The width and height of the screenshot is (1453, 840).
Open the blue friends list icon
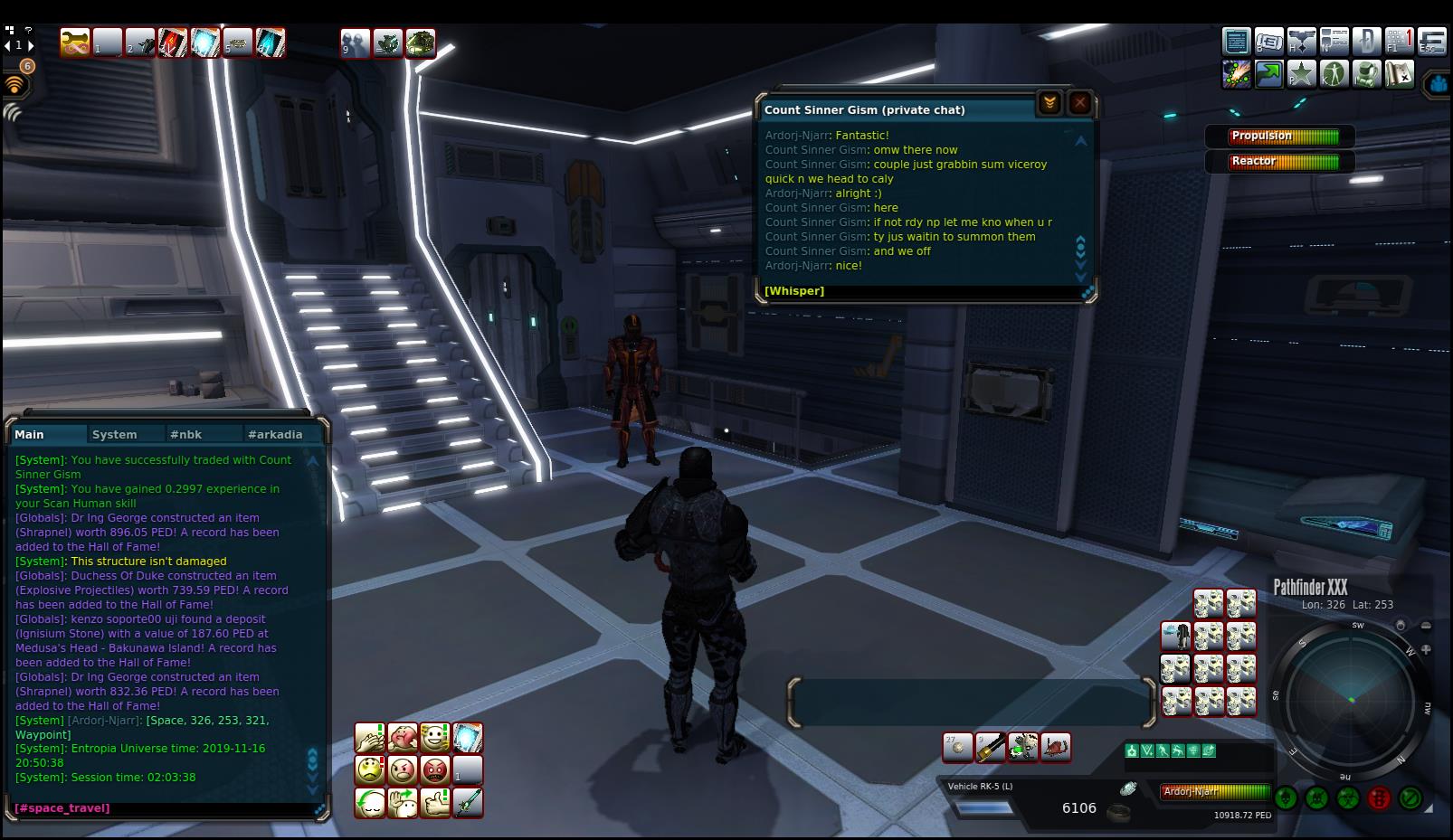[1439, 84]
